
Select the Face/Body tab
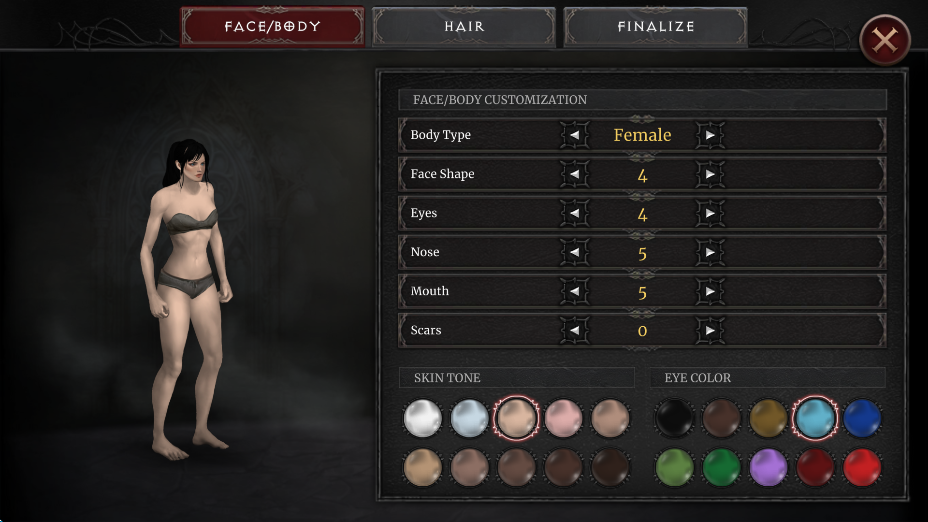(x=272, y=27)
